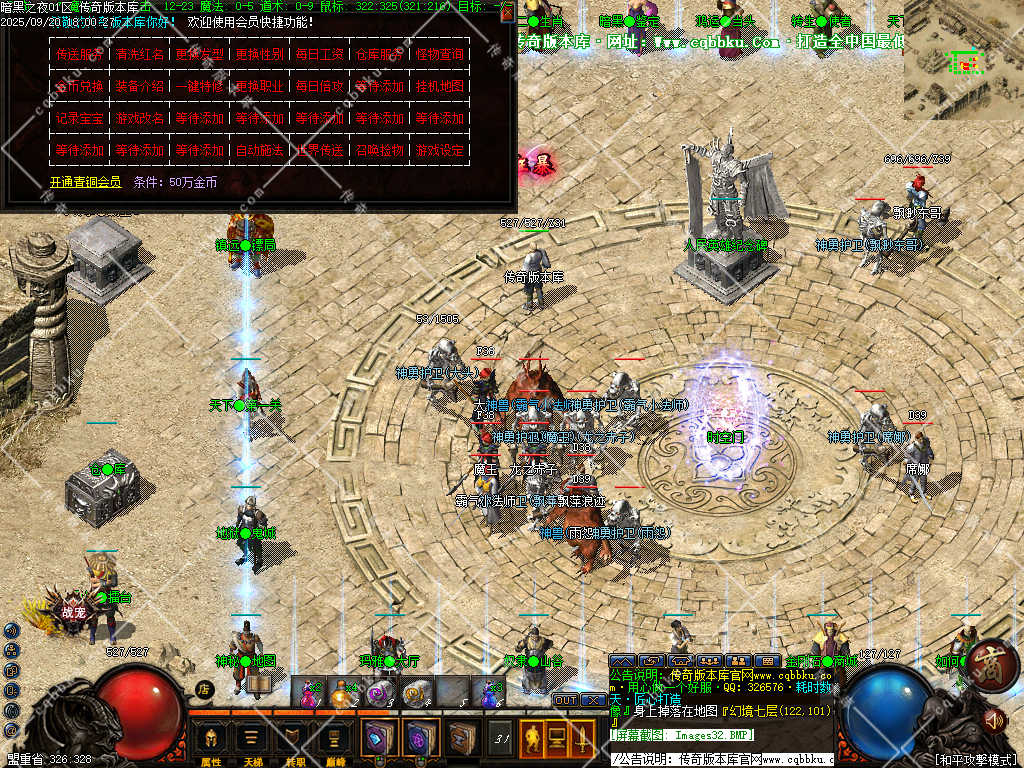Toggle 自动施法 auto-cast option
The image size is (1024, 768).
[x=259, y=150]
